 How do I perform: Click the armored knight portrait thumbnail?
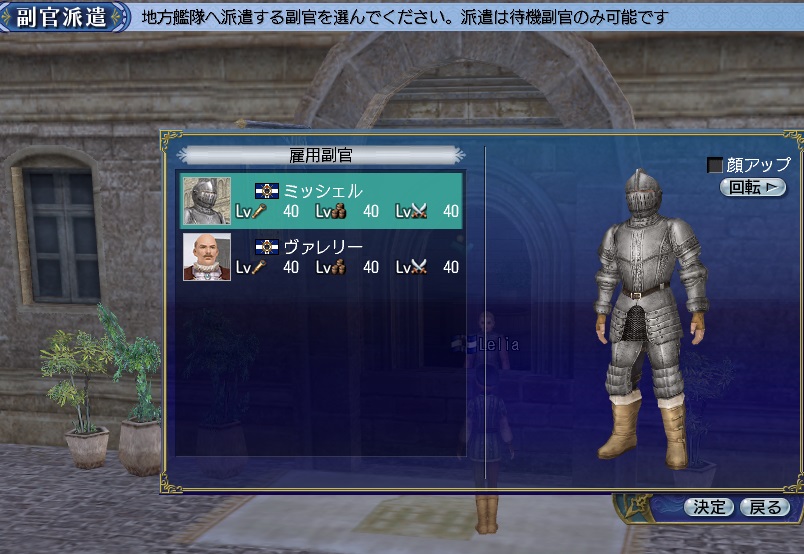click(x=207, y=201)
